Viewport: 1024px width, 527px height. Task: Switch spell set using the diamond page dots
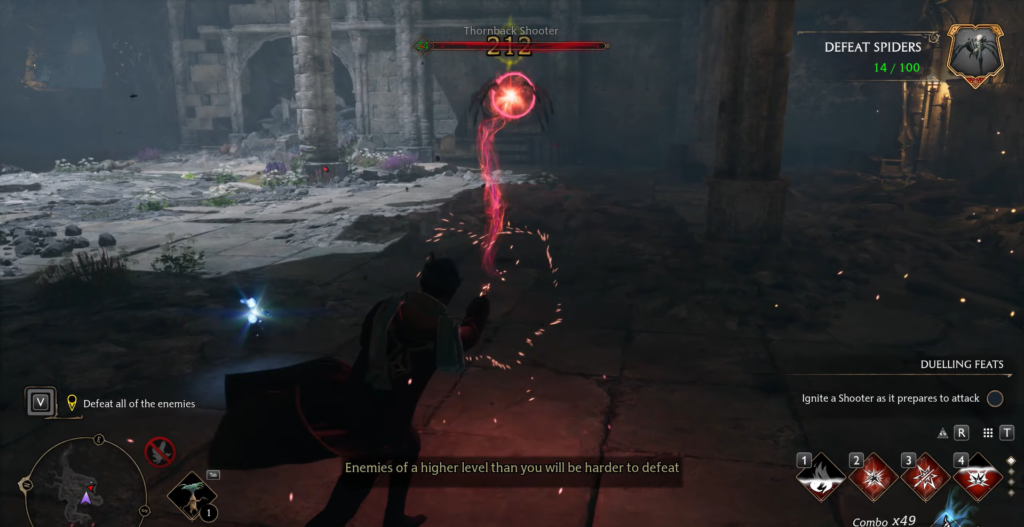[x=1010, y=476]
